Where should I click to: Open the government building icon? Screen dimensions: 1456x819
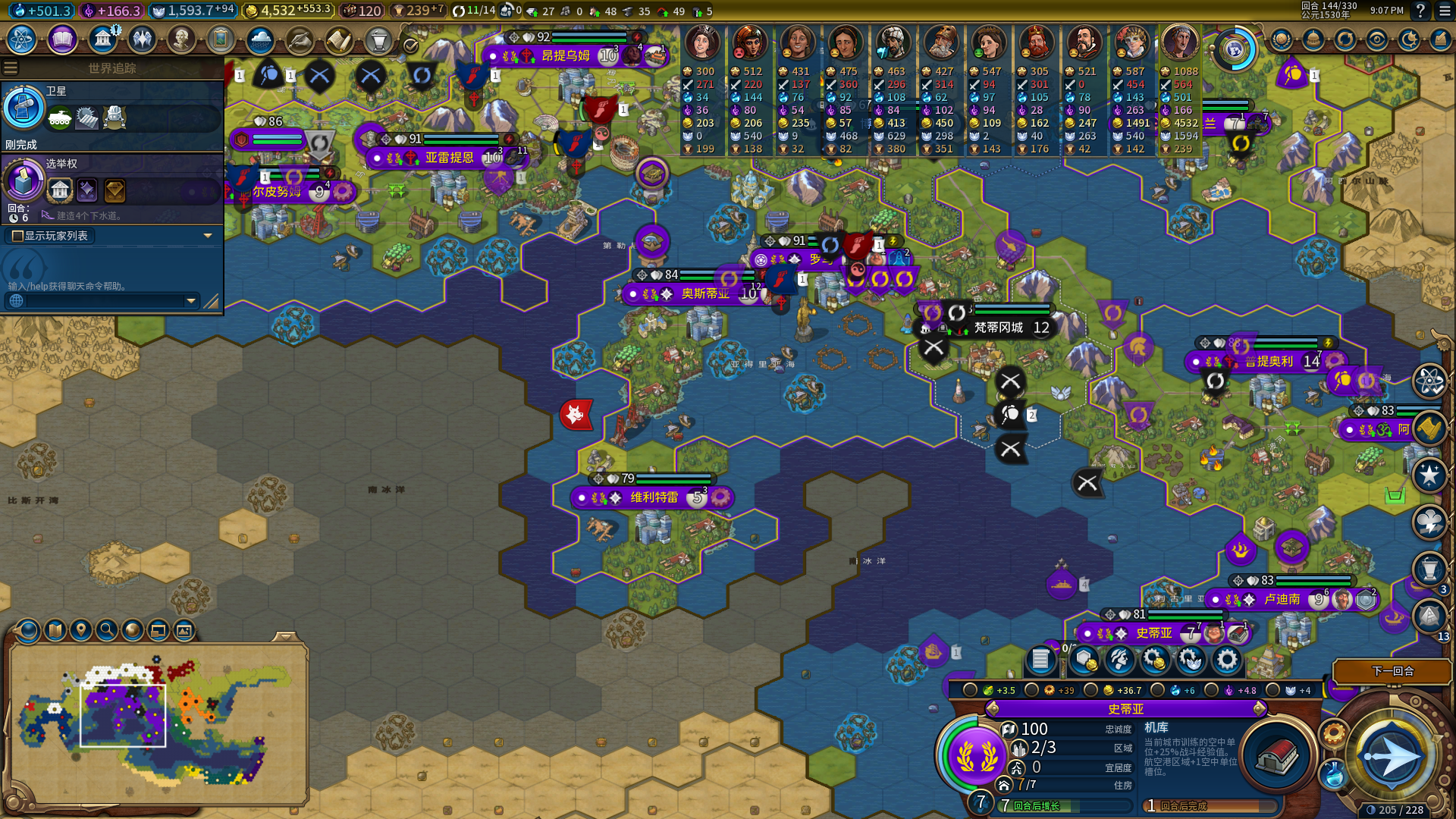pos(102,39)
